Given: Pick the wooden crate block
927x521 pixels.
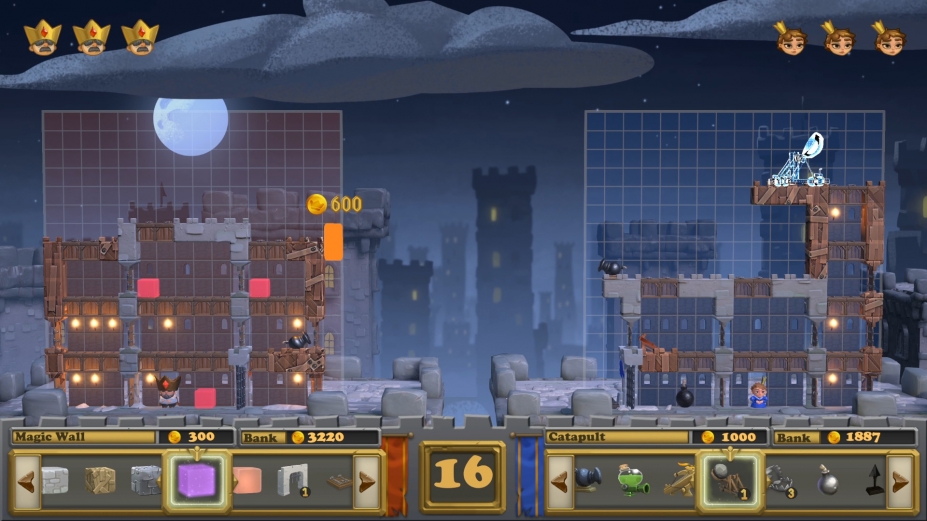Looking at the screenshot, I should click(100, 481).
